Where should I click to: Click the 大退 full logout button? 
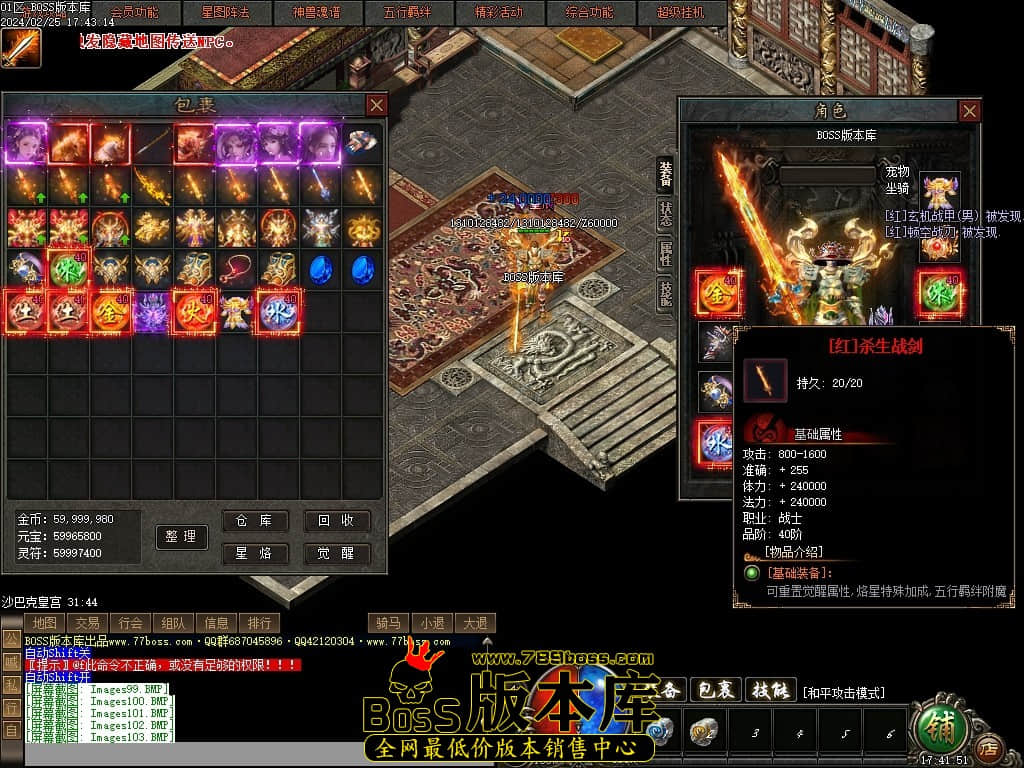pos(474,623)
